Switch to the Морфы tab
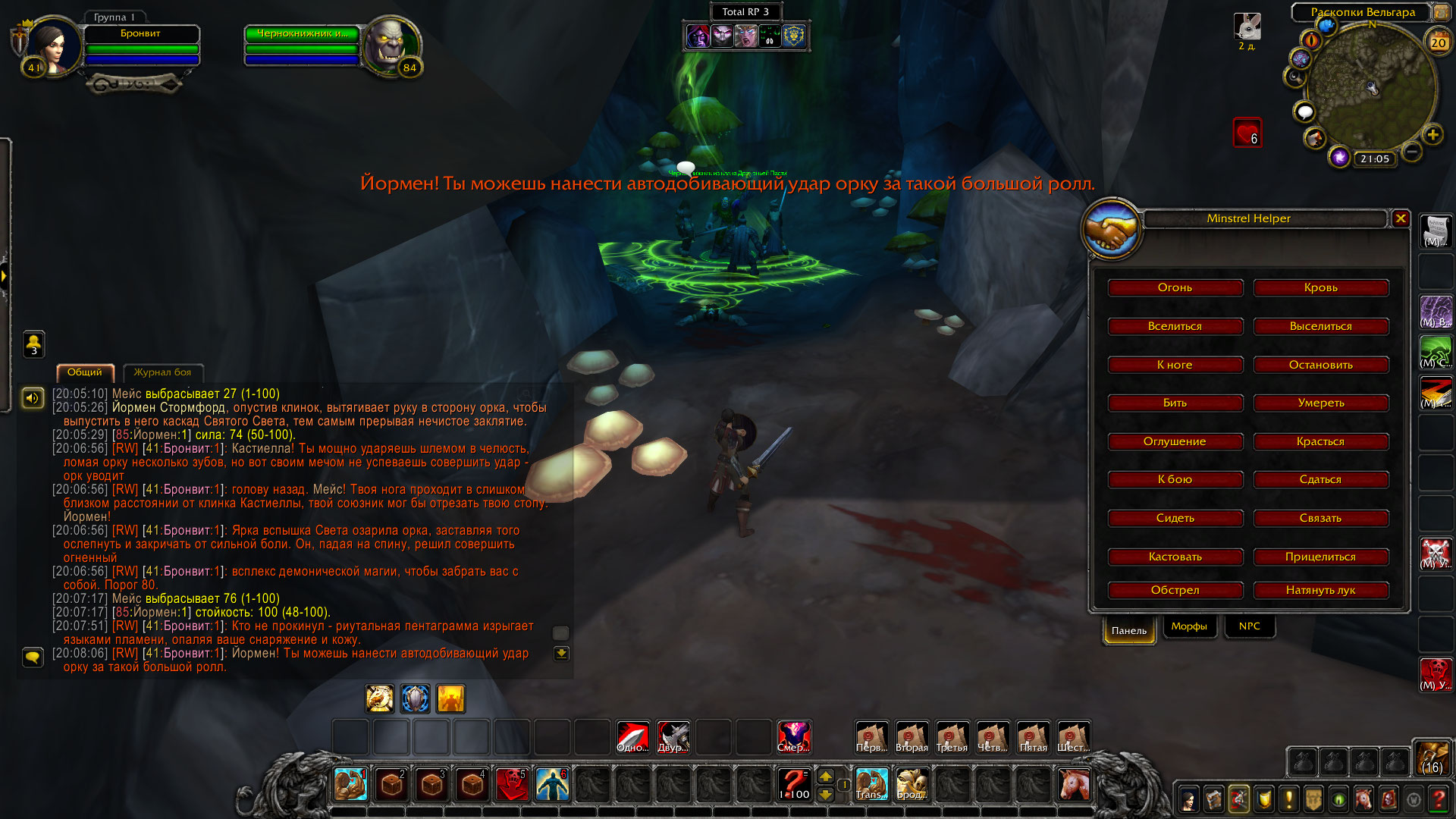The image size is (1456, 819). (1188, 626)
